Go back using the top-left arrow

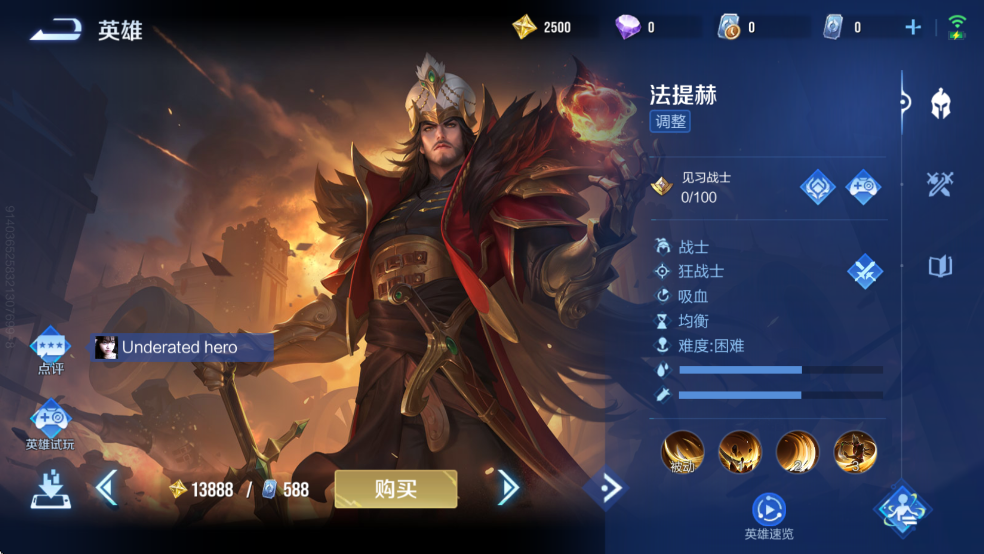tap(56, 31)
